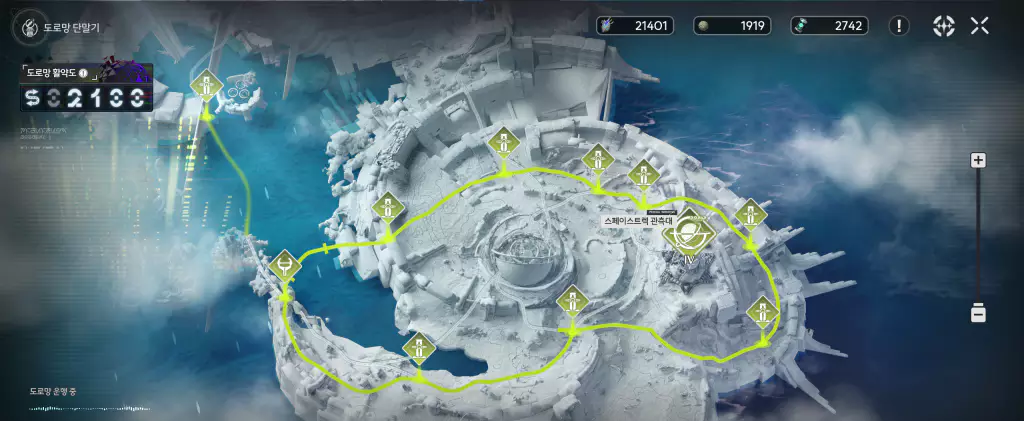
Task: Click the crosshair recenter map icon
Action: pos(943,26)
